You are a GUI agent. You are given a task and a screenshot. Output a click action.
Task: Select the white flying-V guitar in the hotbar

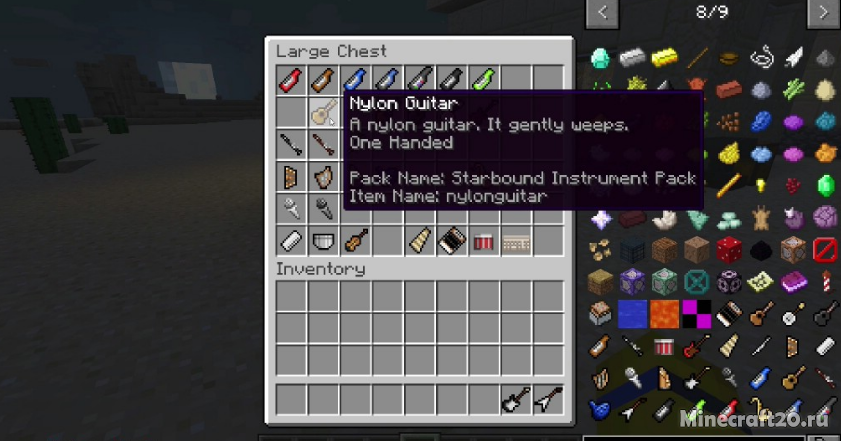pyautogui.click(x=547, y=400)
